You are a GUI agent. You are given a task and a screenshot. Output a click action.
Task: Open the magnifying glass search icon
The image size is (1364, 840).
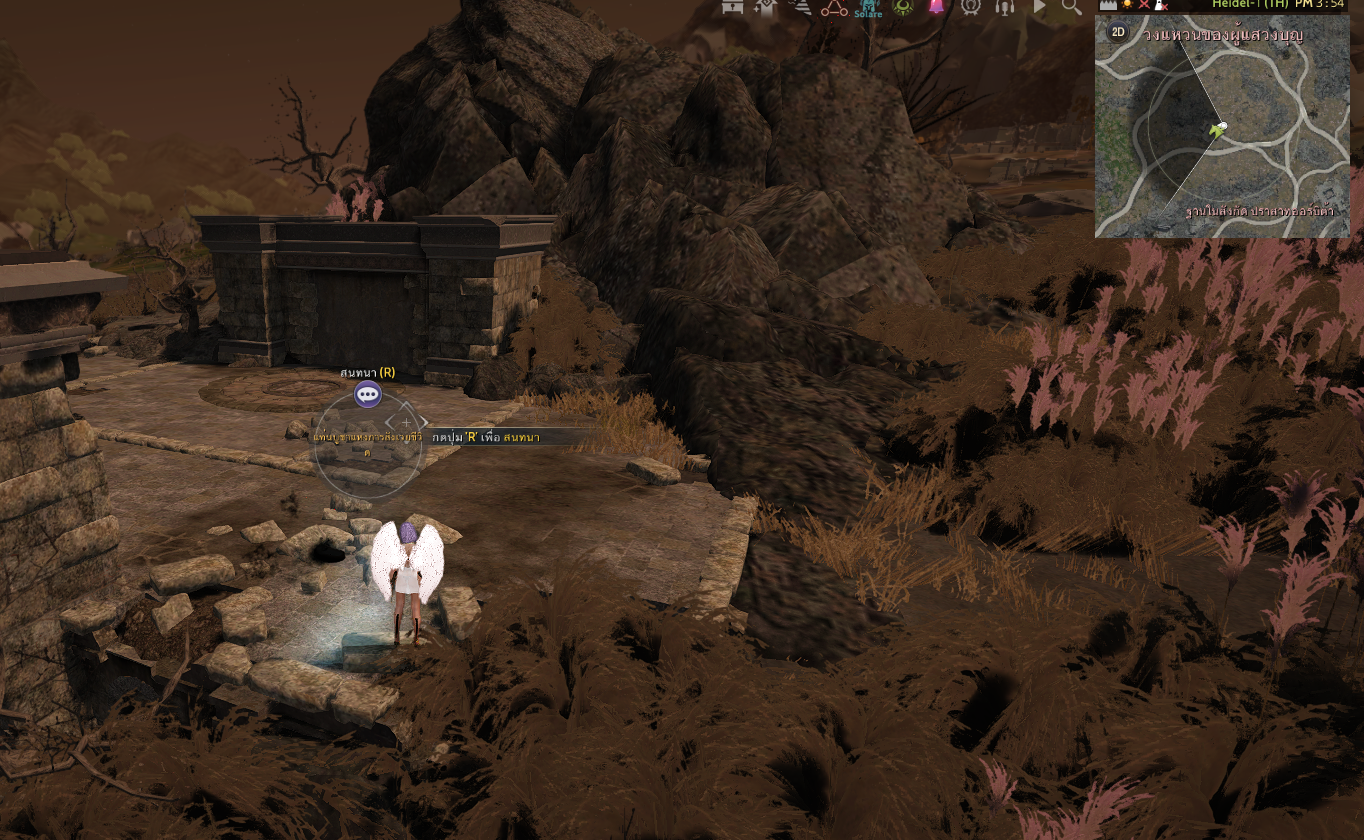click(x=1072, y=7)
